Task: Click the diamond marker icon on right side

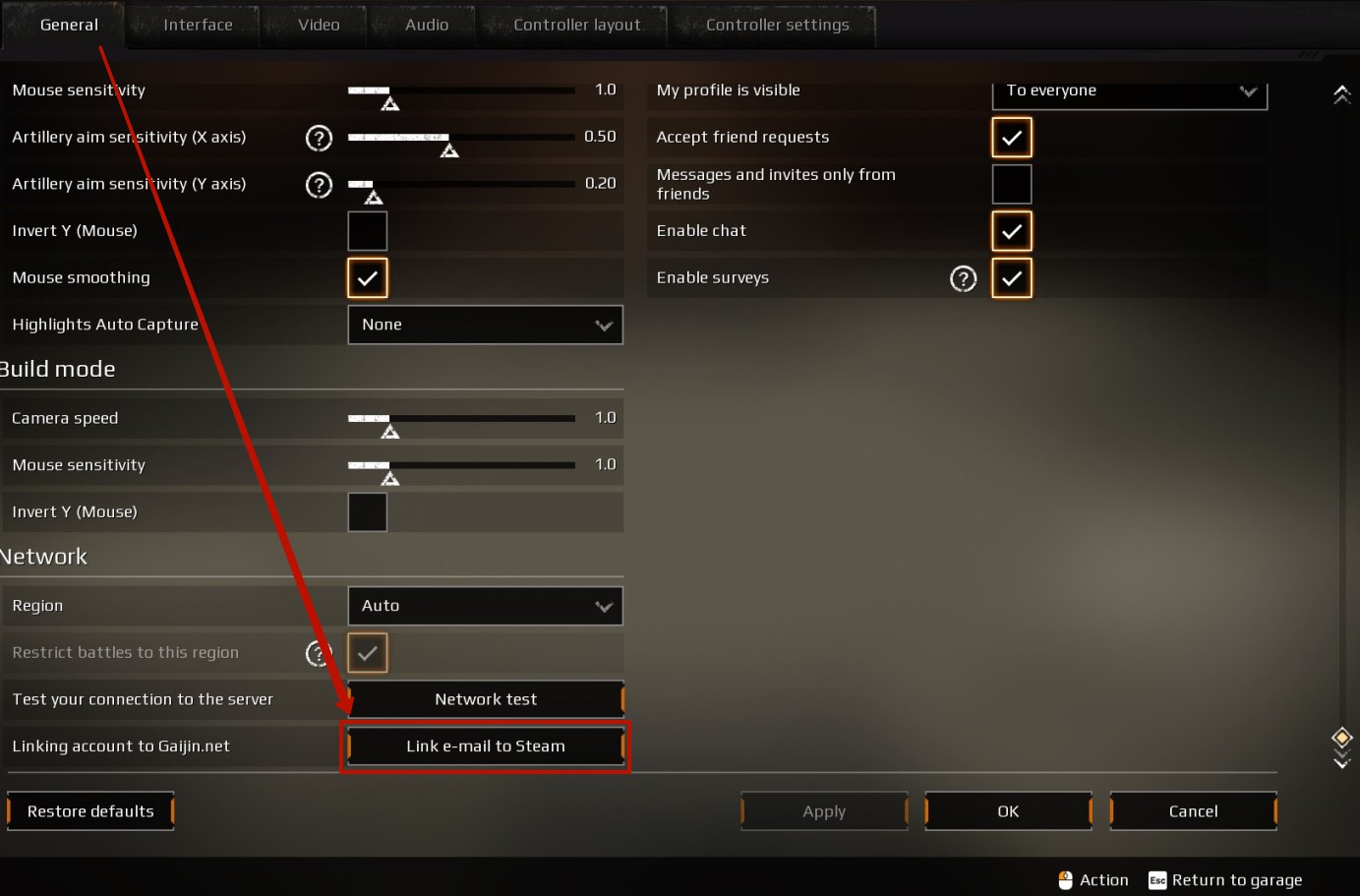Action: tap(1341, 736)
